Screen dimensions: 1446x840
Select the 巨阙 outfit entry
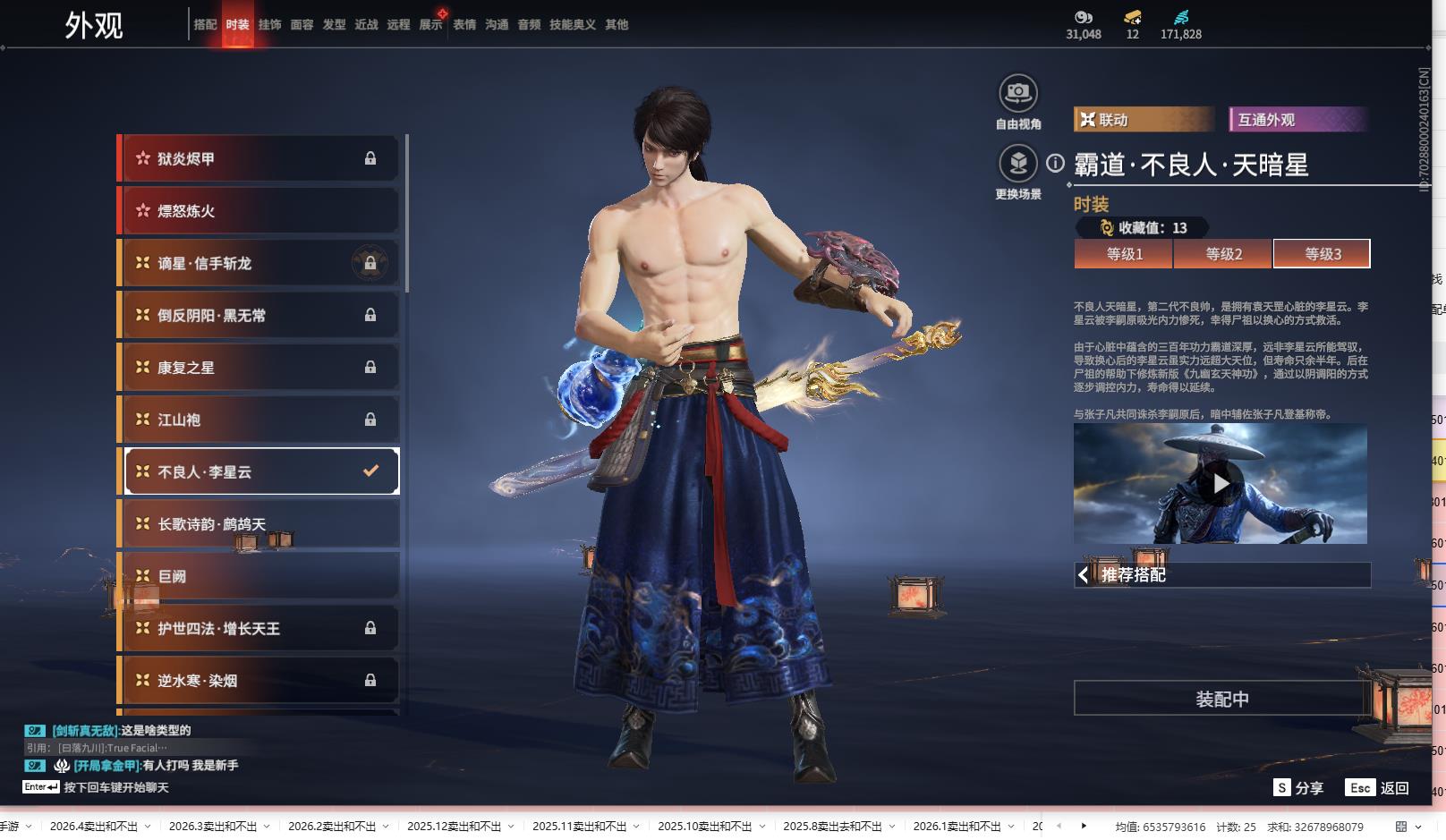coord(259,576)
